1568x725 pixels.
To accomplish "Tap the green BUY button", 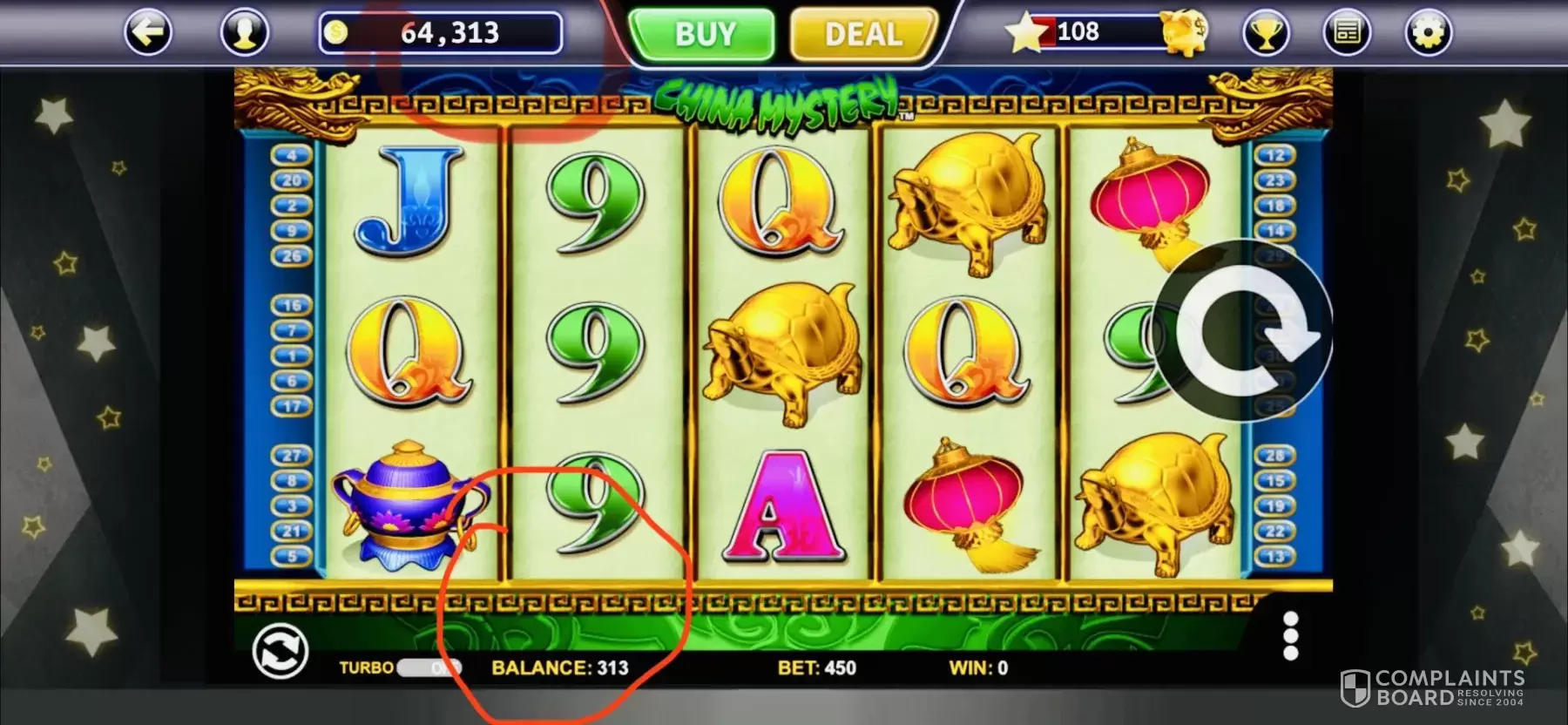I will click(x=702, y=35).
